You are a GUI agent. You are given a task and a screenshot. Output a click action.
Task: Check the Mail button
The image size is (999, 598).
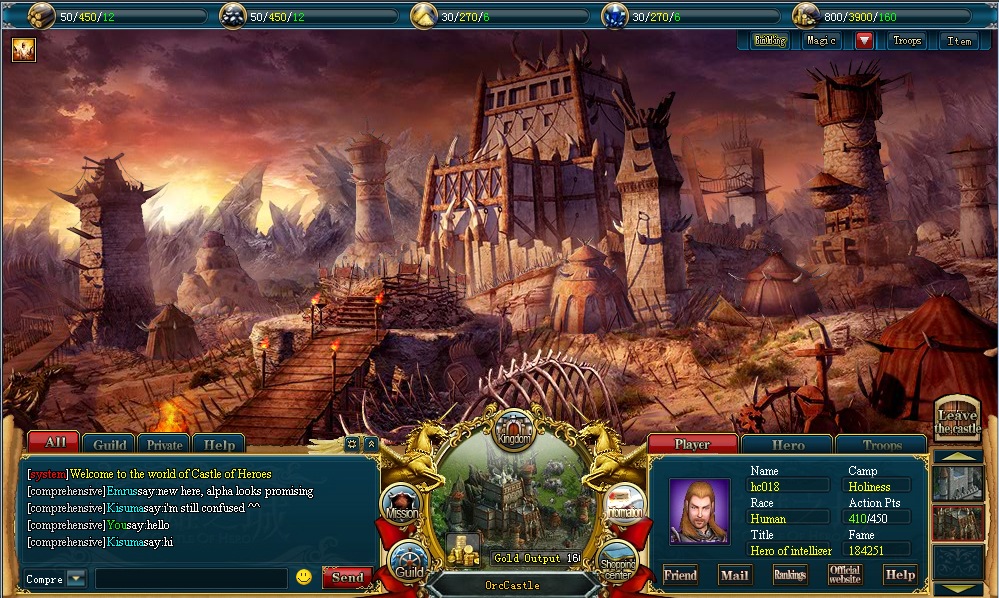[735, 575]
